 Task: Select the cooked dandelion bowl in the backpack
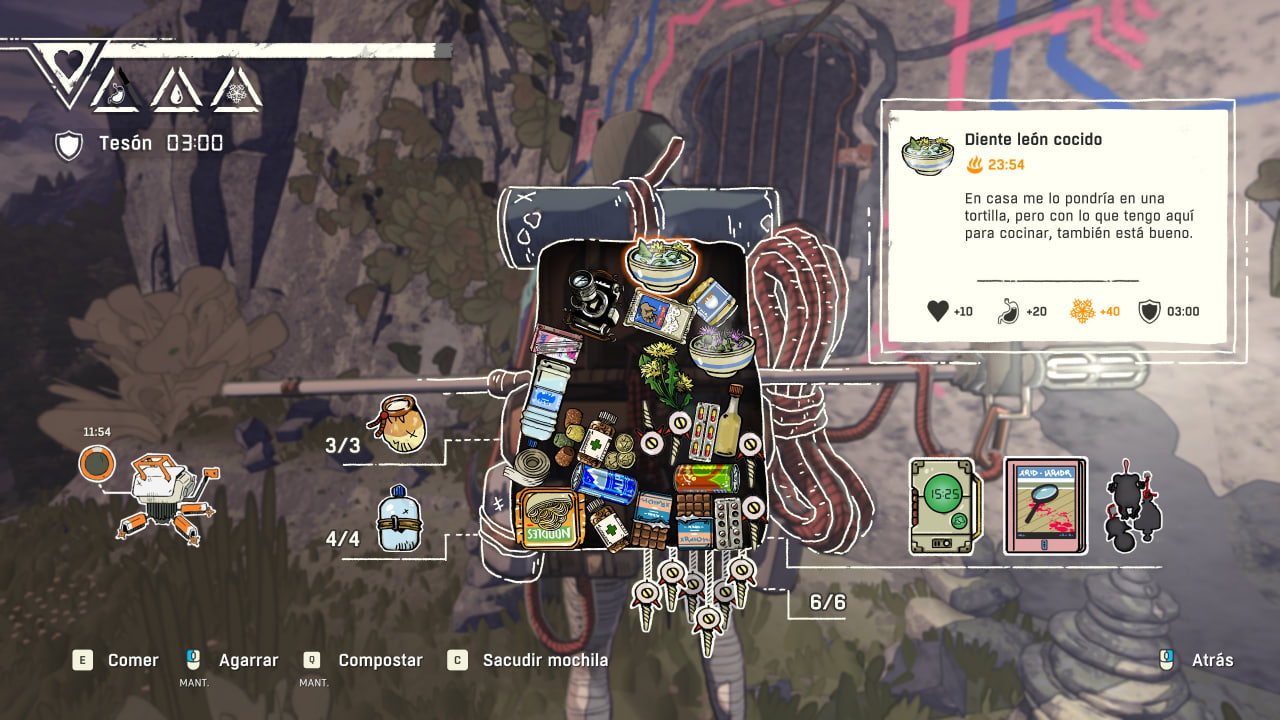pos(661,263)
